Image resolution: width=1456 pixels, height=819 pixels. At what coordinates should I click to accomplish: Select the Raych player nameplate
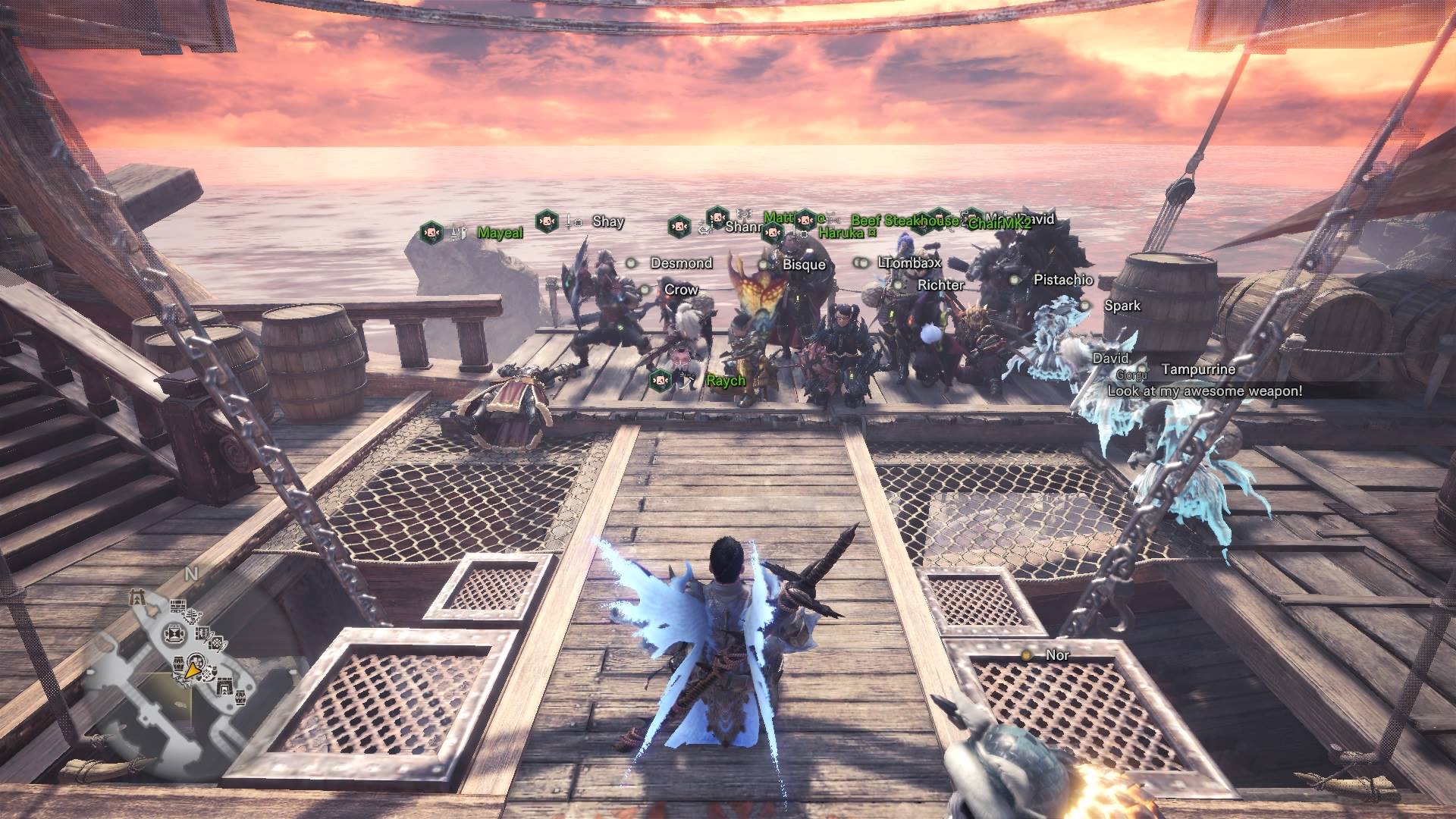pos(726,381)
